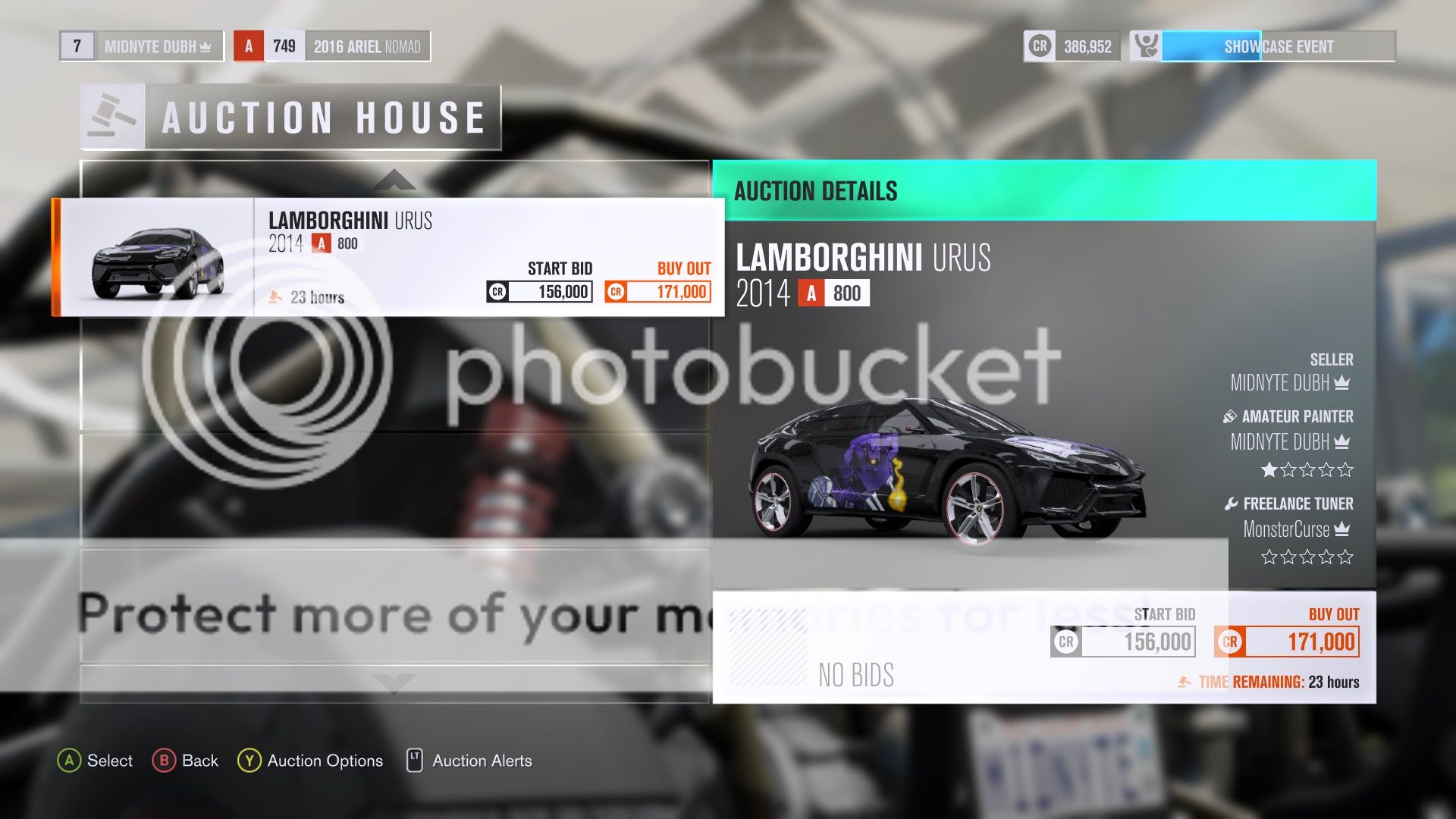This screenshot has height=819, width=1456.
Task: Click the 156,000 start bid in auction details
Action: coord(1124,642)
